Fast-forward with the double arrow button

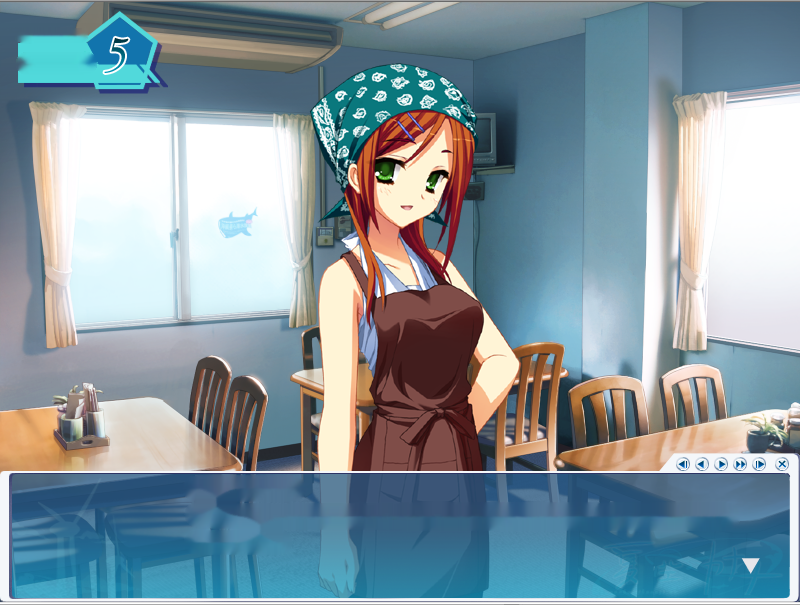pos(740,464)
